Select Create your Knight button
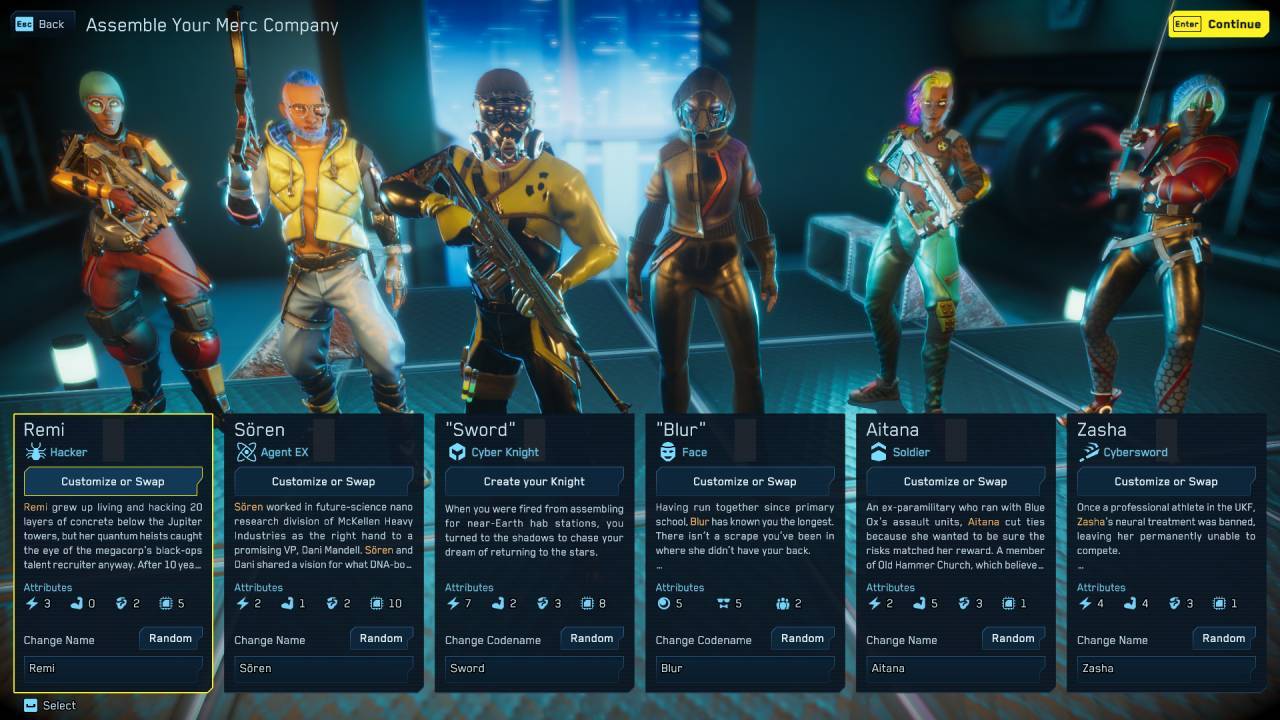Image resolution: width=1280 pixels, height=720 pixels. click(x=534, y=481)
